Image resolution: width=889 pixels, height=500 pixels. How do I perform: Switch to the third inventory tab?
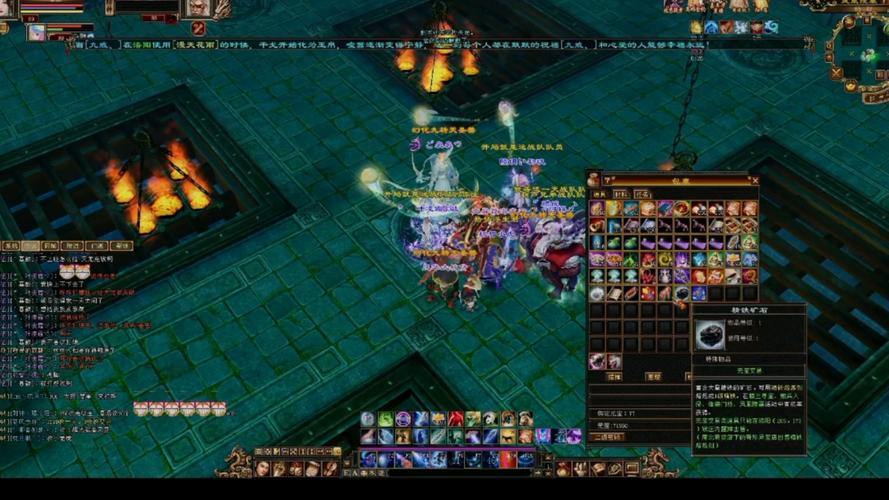click(642, 194)
